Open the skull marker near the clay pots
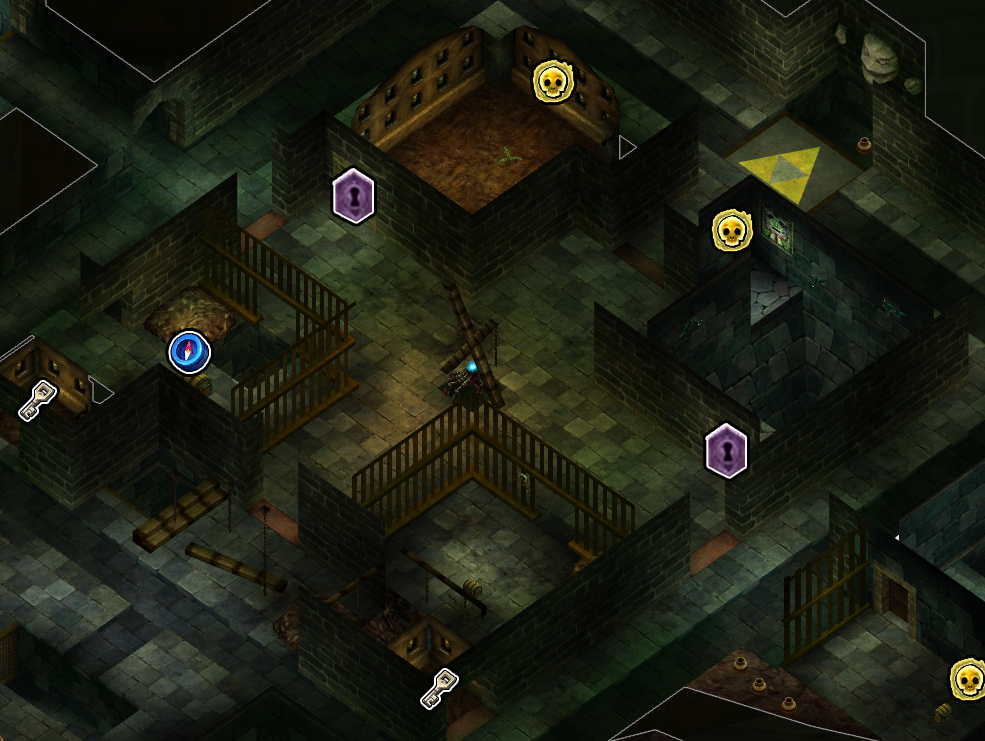 pos(967,680)
